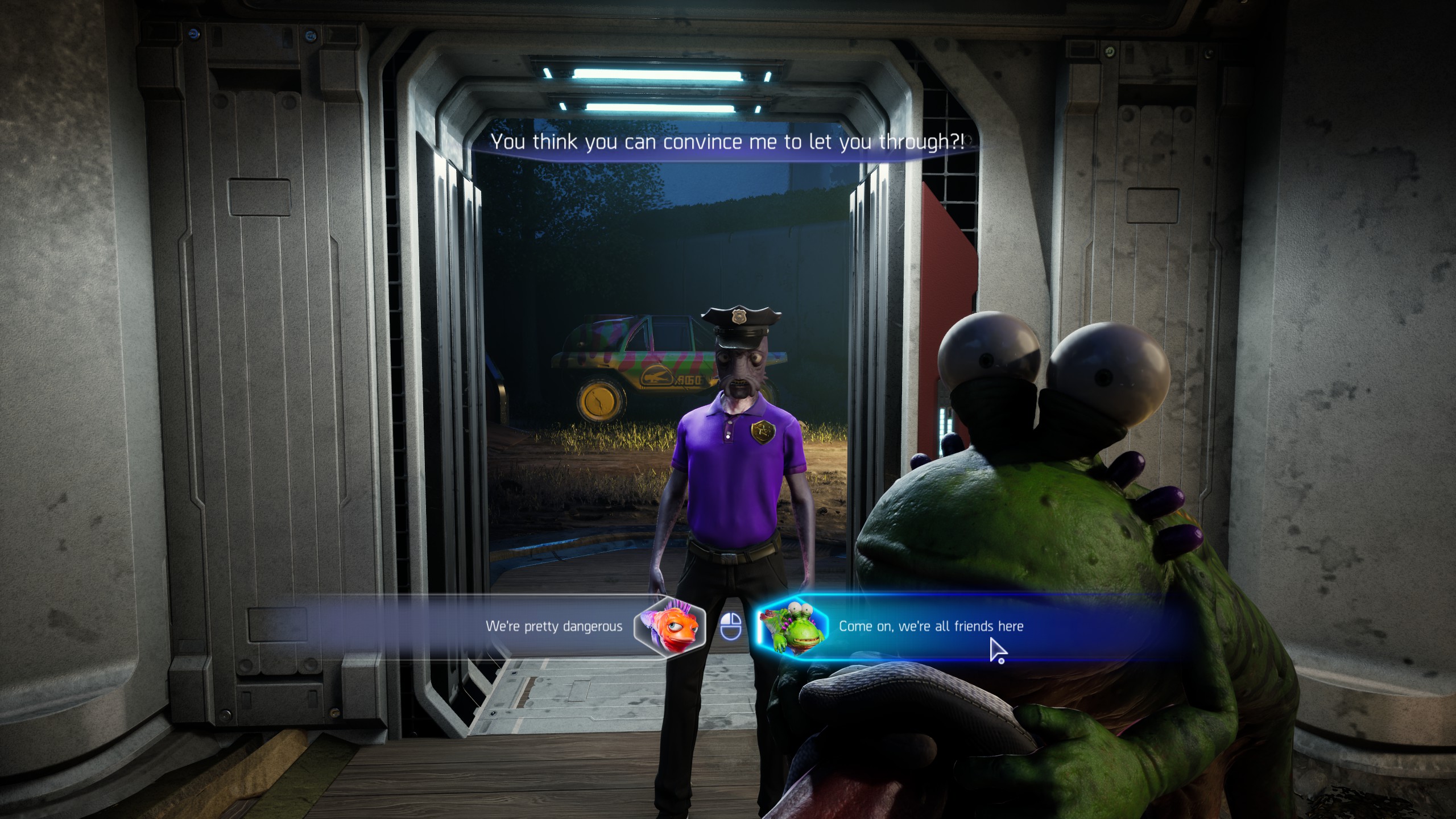Pick the orange fish gun portrait

[x=669, y=626]
